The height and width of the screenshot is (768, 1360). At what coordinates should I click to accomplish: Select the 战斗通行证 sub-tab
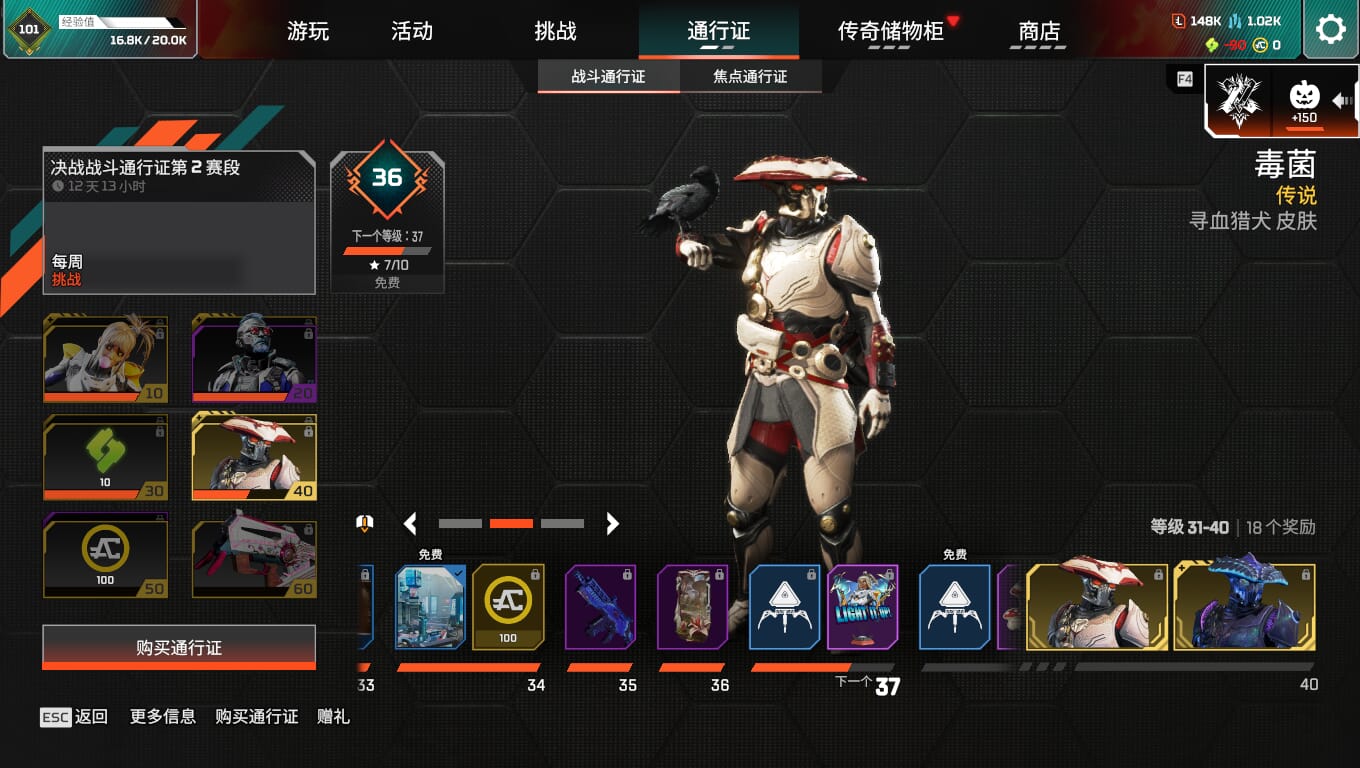pos(608,76)
